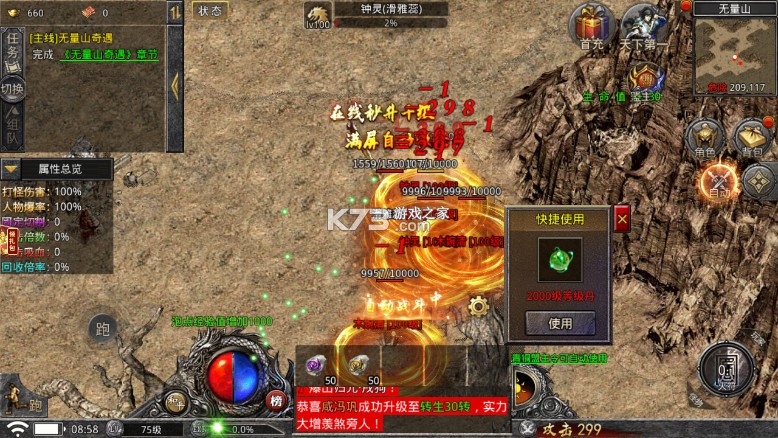
Task: Open the 状态 status tab
Action: (x=210, y=11)
